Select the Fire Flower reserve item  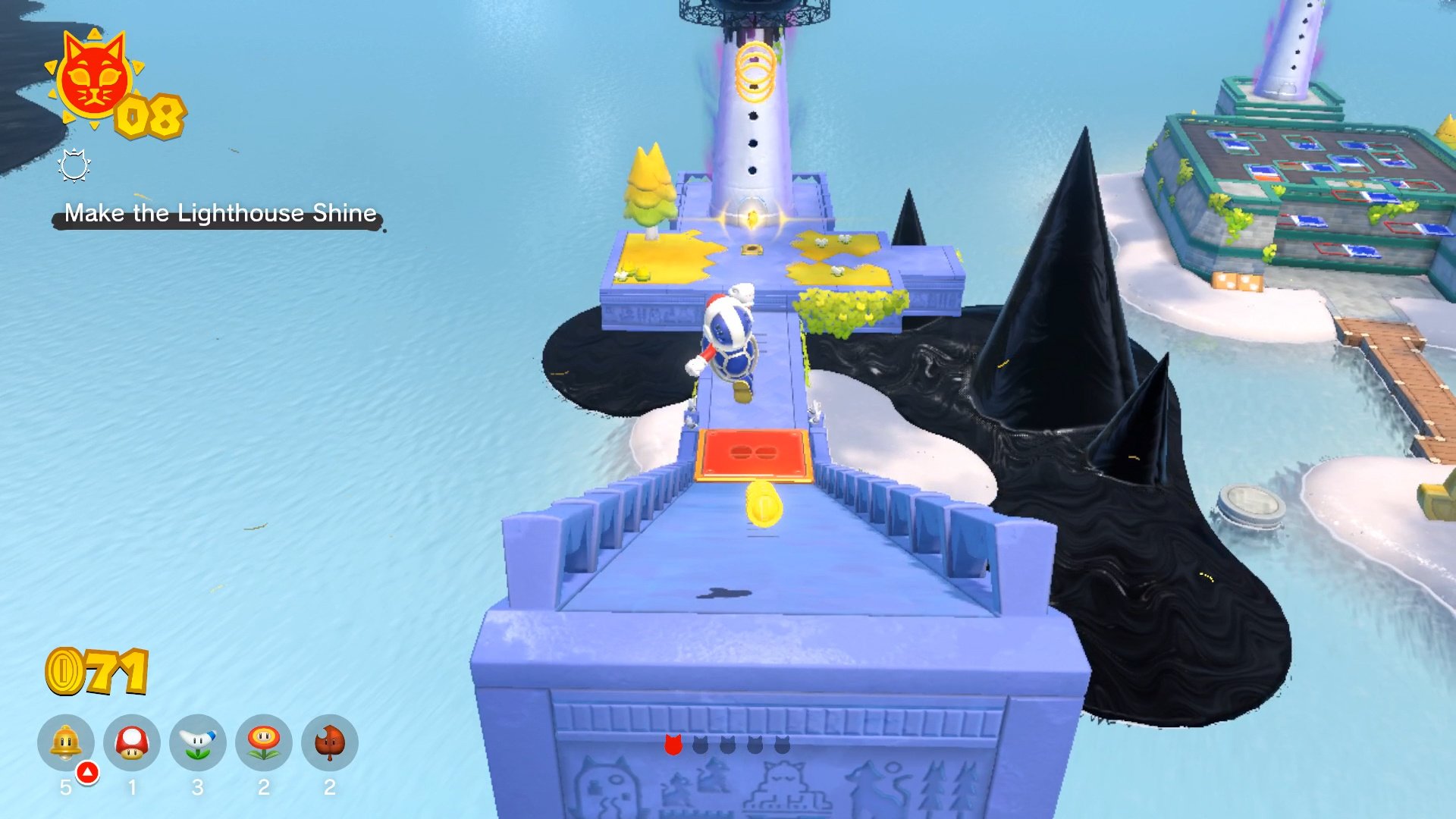point(264,742)
